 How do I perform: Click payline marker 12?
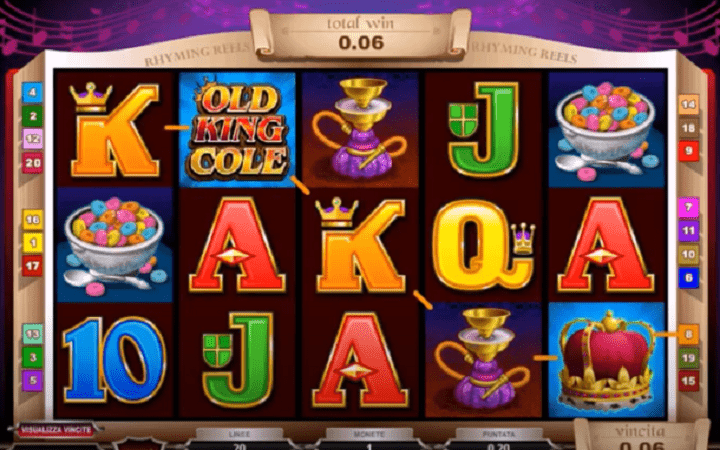pos(33,139)
